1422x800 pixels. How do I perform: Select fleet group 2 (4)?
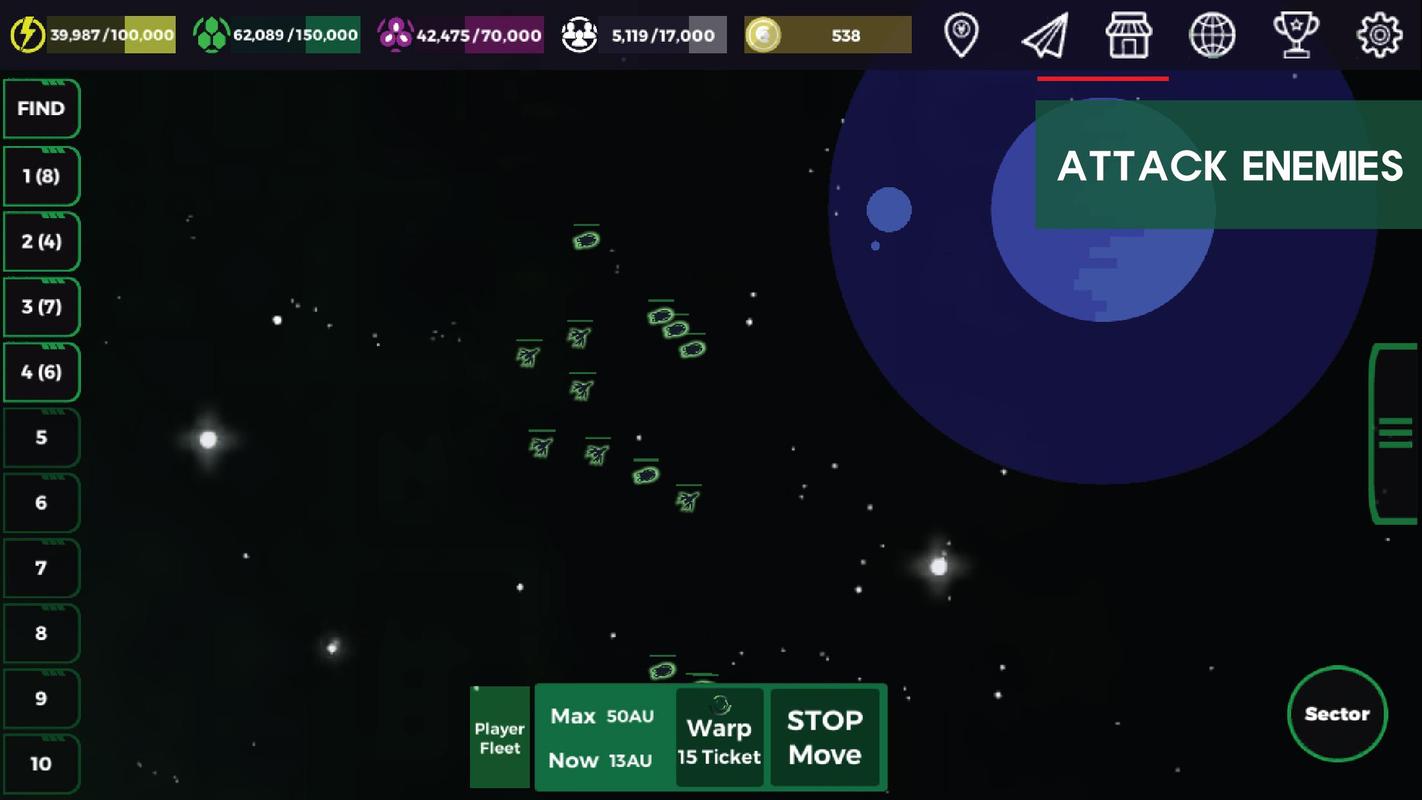41,241
